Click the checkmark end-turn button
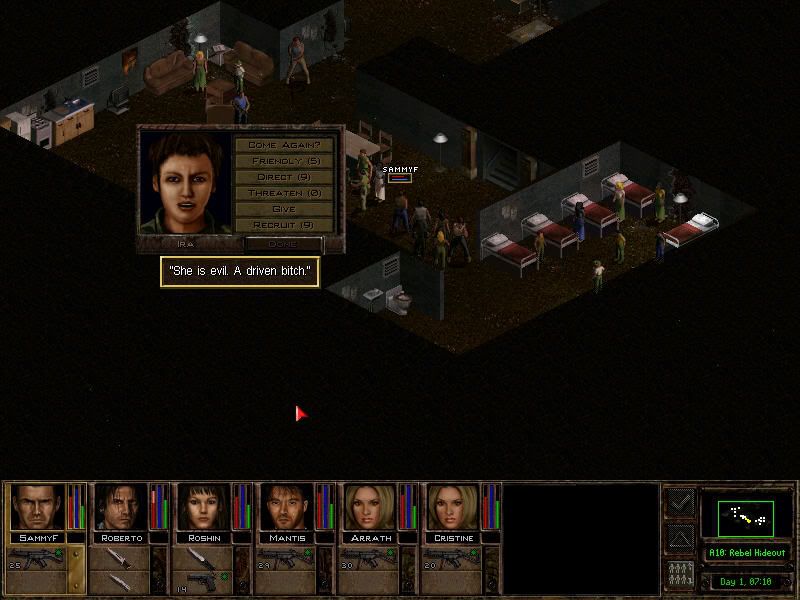 coord(679,502)
